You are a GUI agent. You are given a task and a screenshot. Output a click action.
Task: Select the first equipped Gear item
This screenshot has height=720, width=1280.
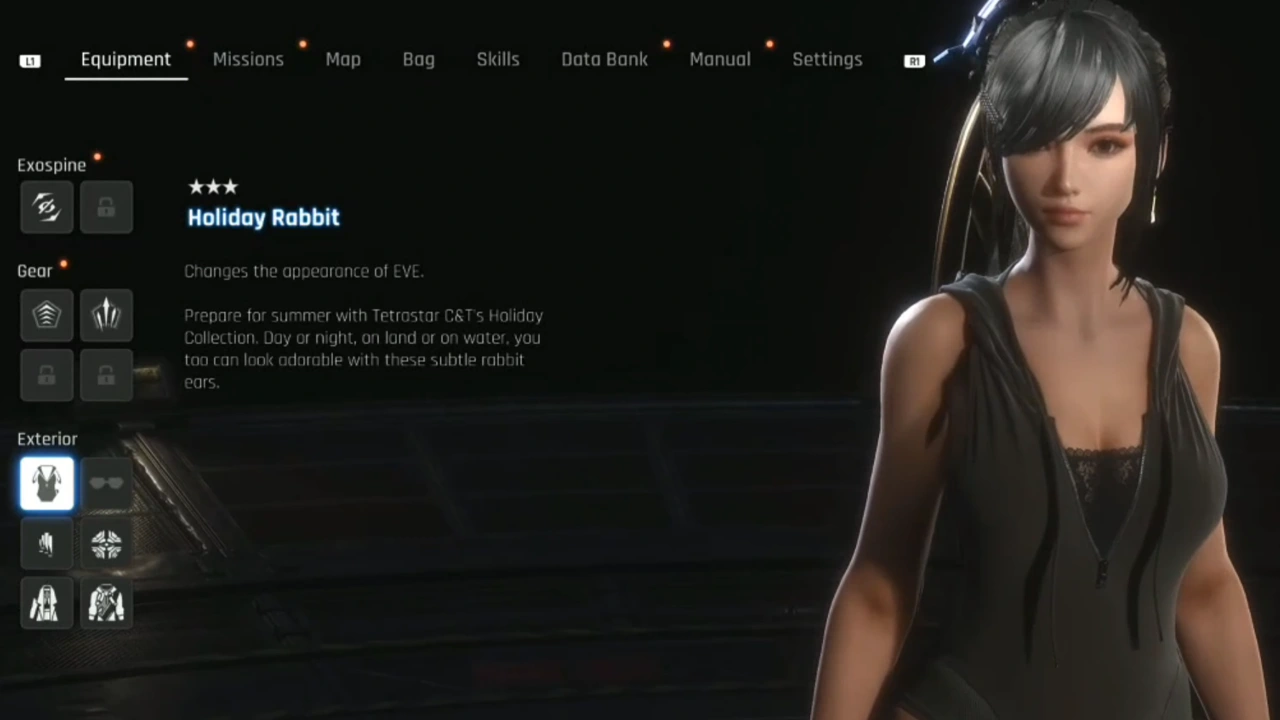click(46, 315)
